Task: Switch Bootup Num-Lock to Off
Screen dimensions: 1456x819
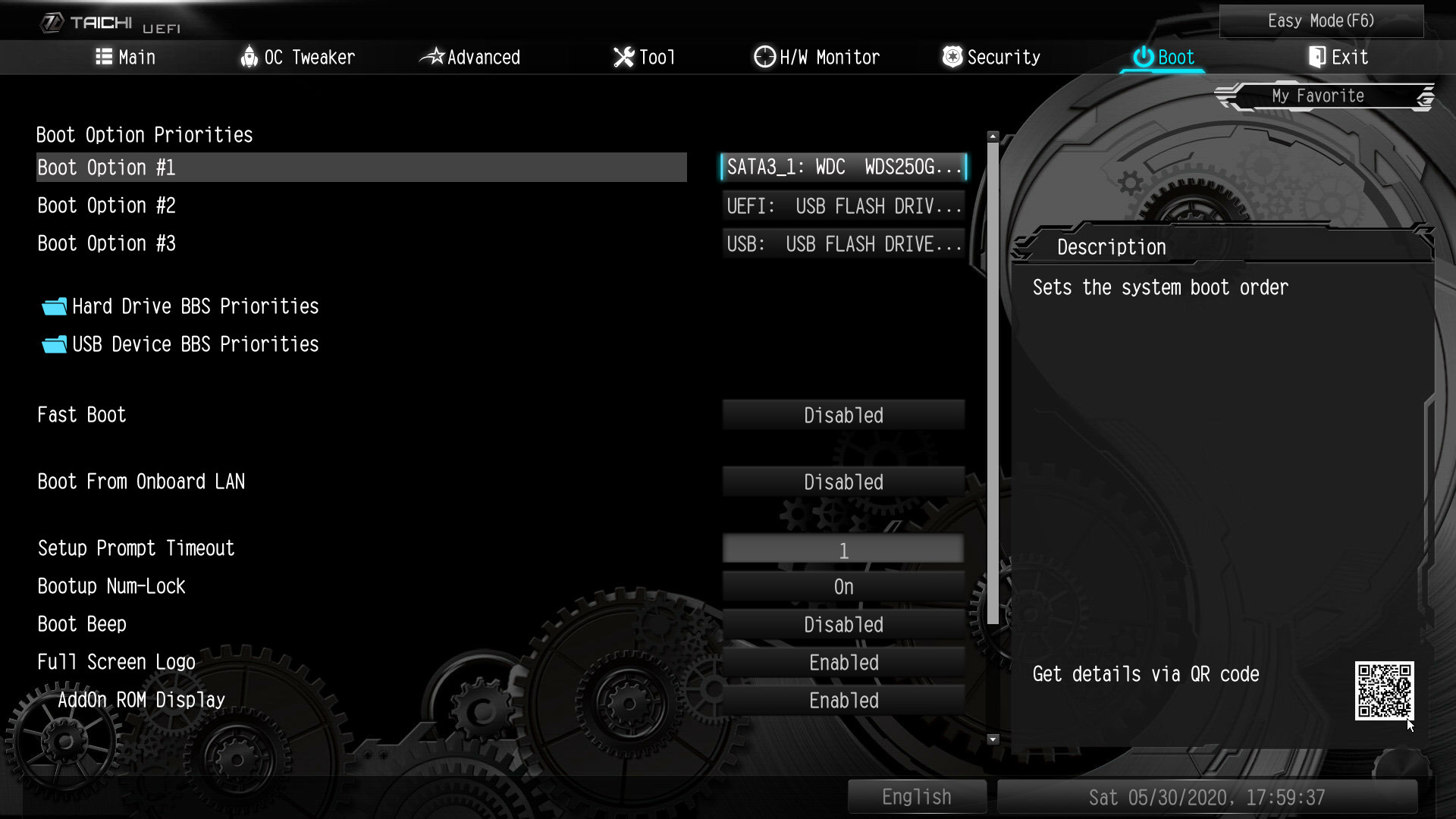Action: (x=843, y=586)
